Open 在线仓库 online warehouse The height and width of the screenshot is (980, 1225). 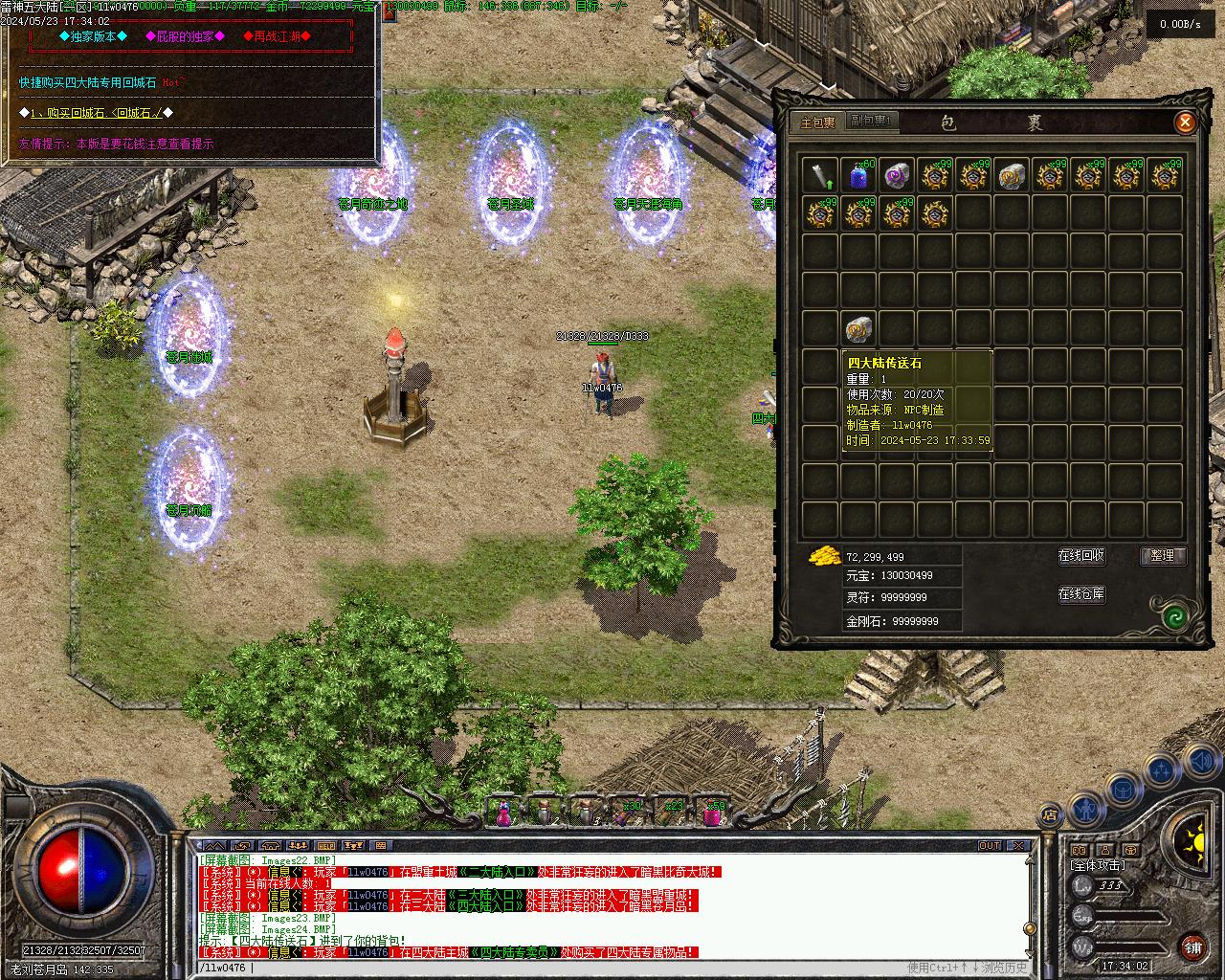1081,594
